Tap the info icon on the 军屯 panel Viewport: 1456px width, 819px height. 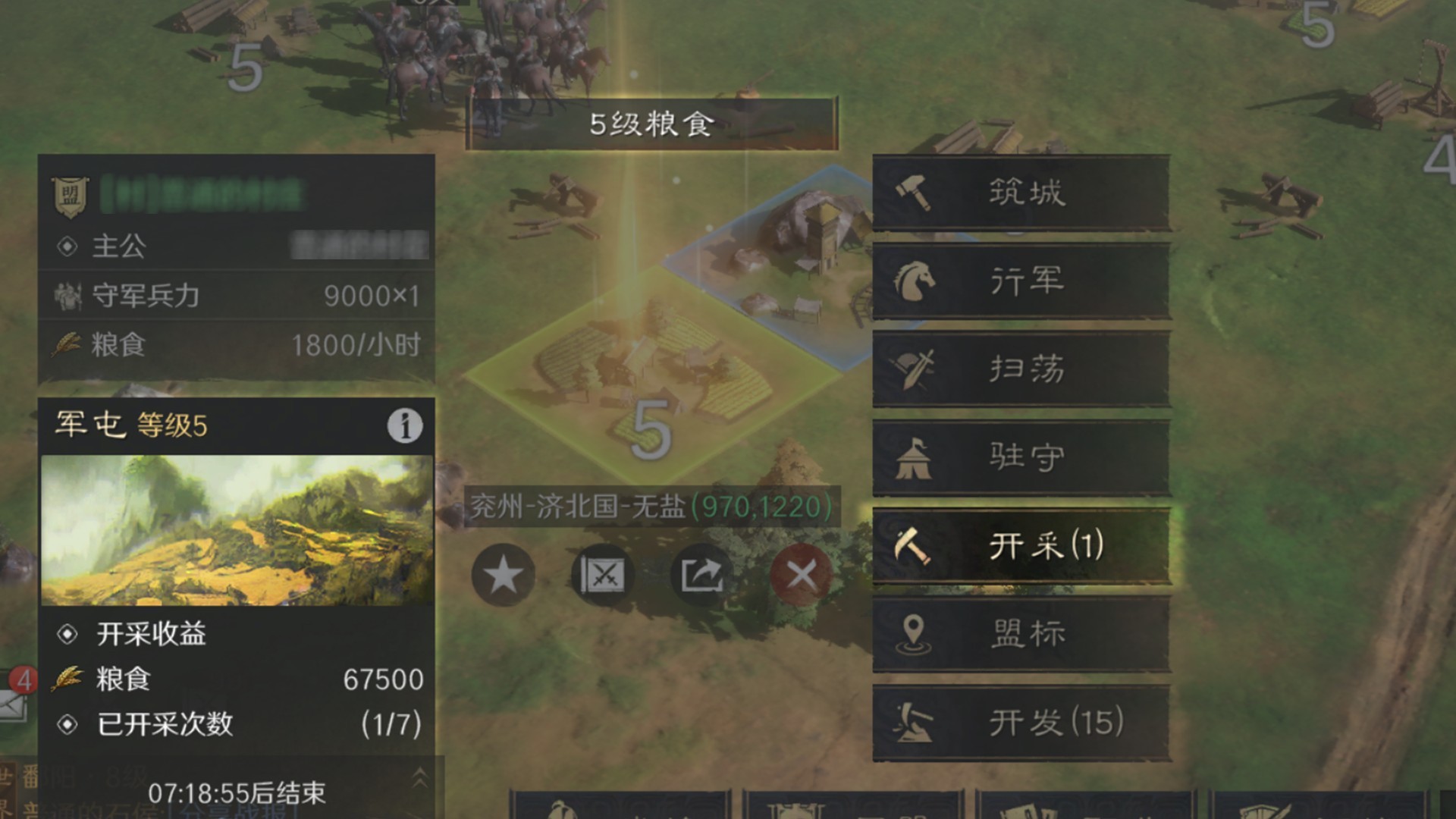(x=404, y=426)
